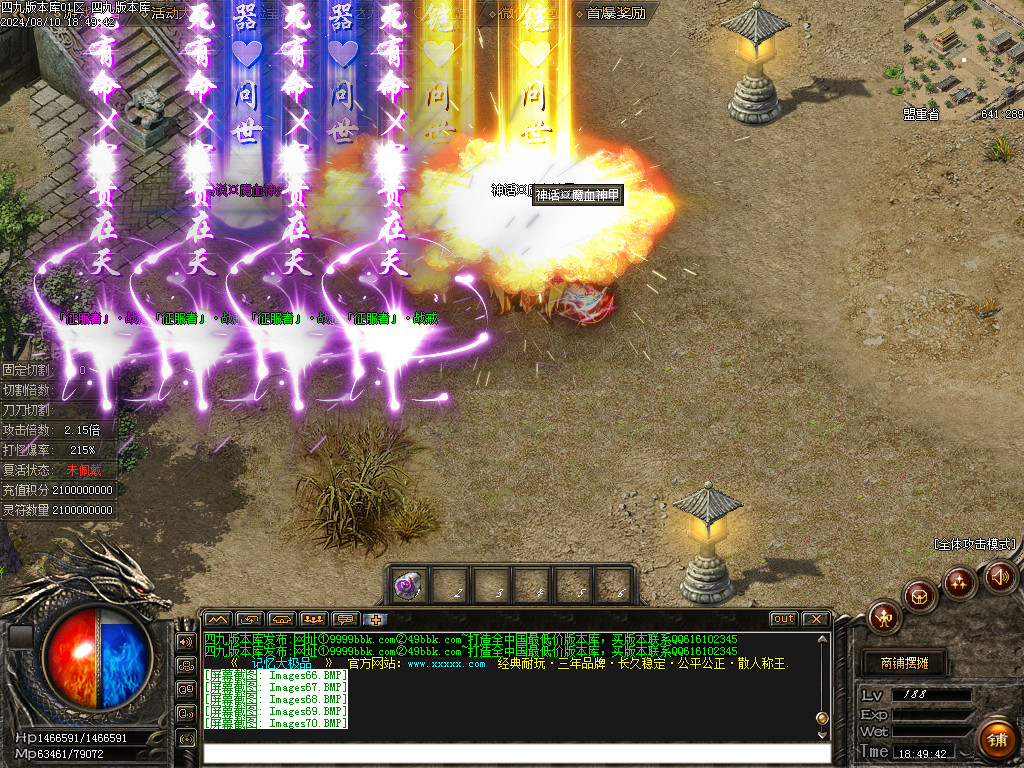Switch the 全体攻击模式 attack mode label
Image resolution: width=1024 pixels, height=768 pixels.
coord(975,544)
